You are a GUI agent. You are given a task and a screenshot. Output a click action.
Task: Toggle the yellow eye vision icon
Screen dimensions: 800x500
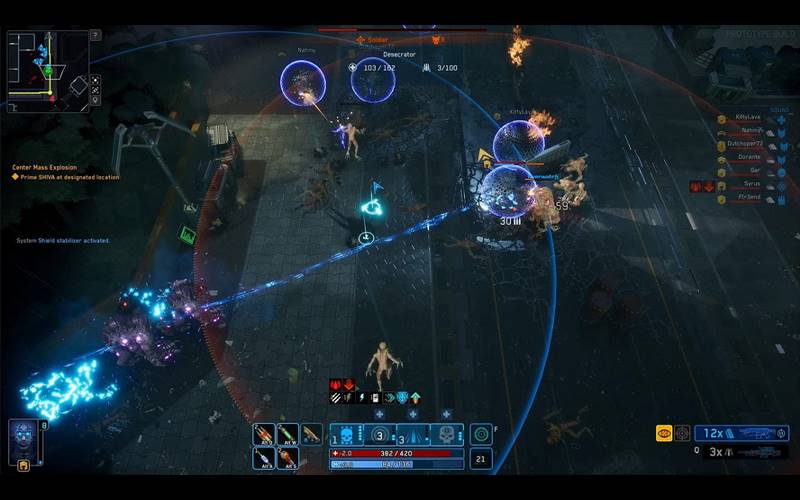[x=664, y=433]
